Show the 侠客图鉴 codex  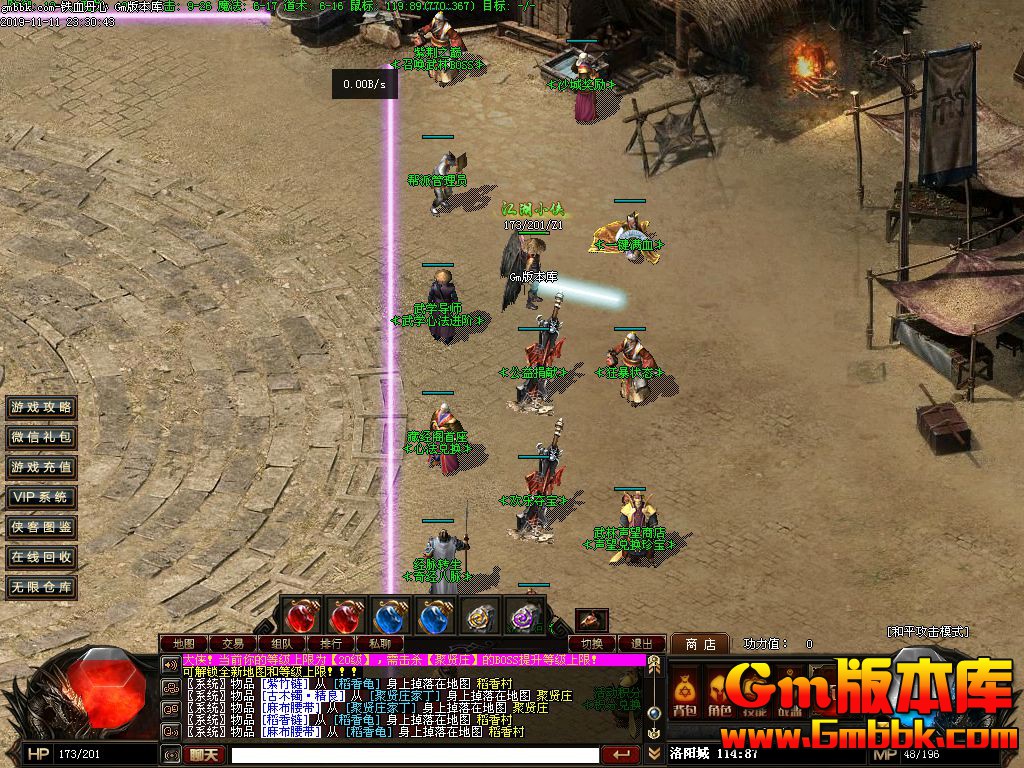pyautogui.click(x=41, y=527)
